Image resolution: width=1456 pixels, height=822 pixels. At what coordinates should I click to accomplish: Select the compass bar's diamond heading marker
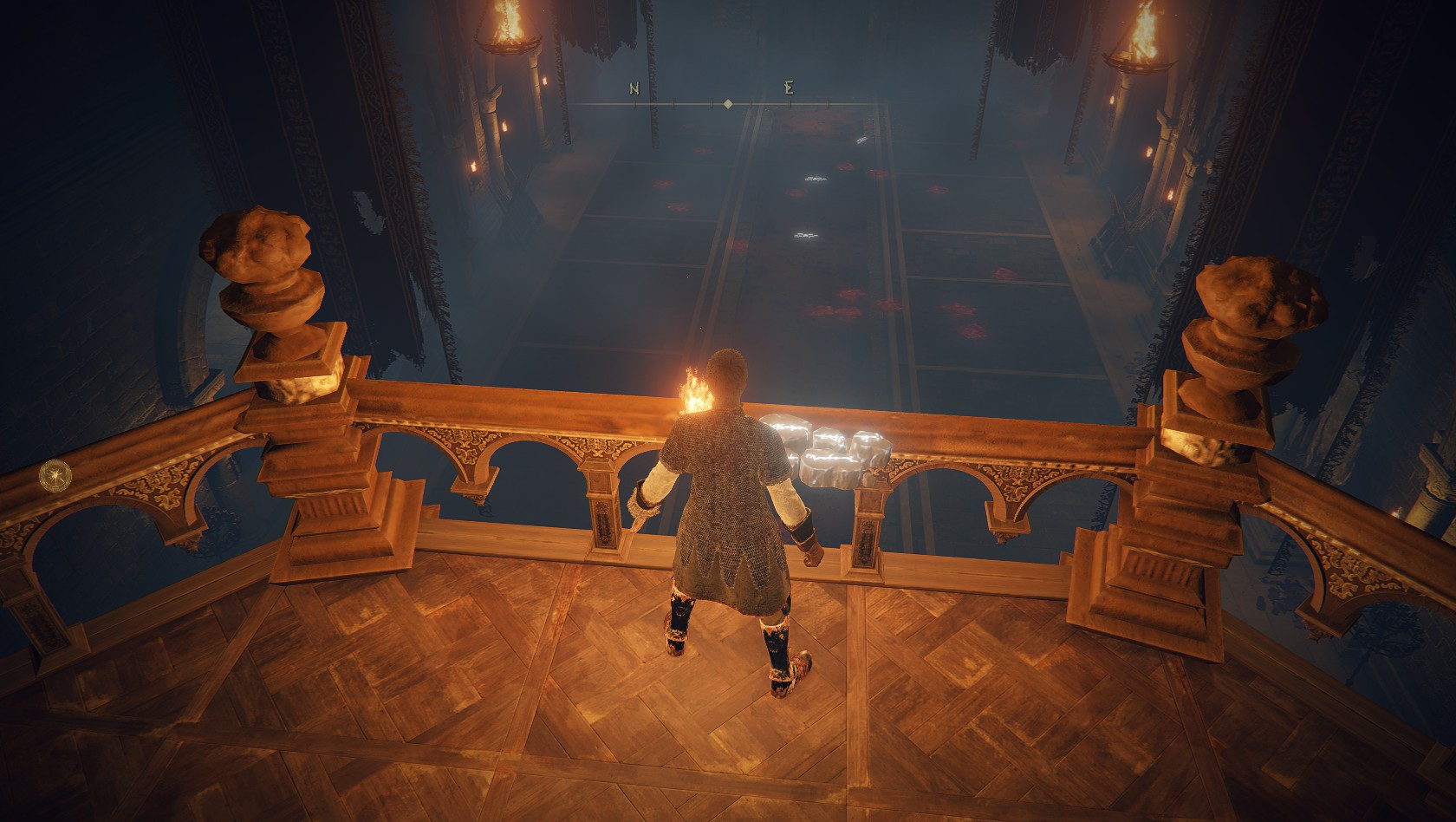tap(728, 104)
